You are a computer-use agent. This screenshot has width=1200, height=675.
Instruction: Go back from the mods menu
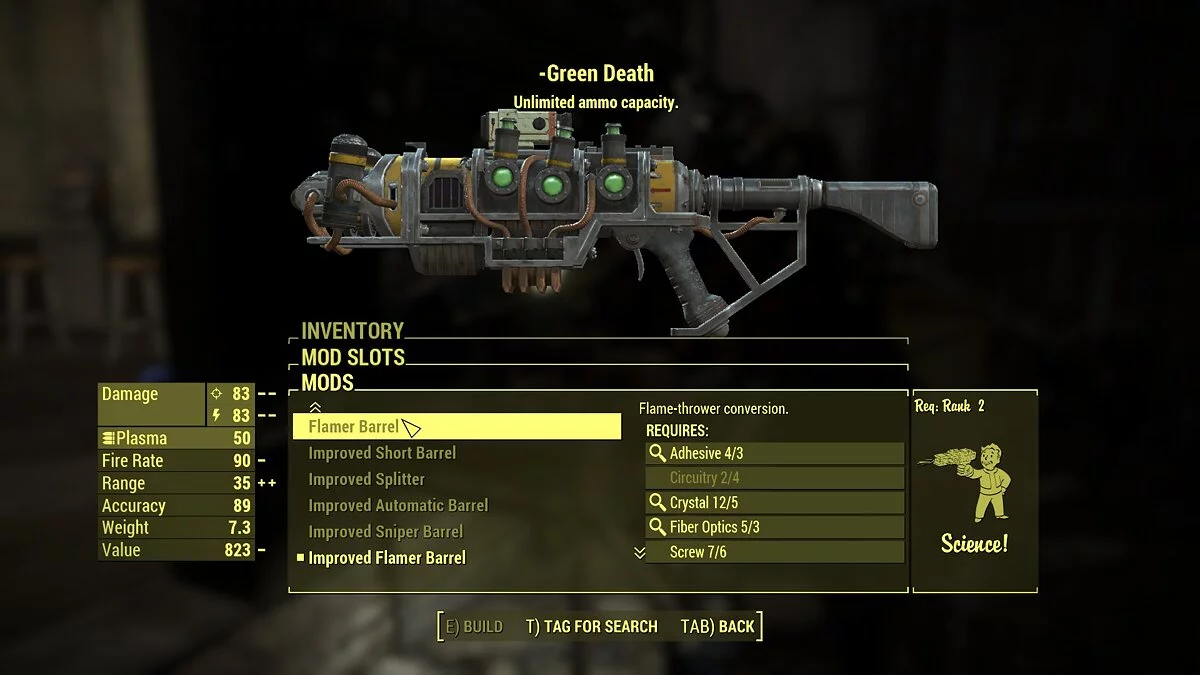(x=717, y=627)
